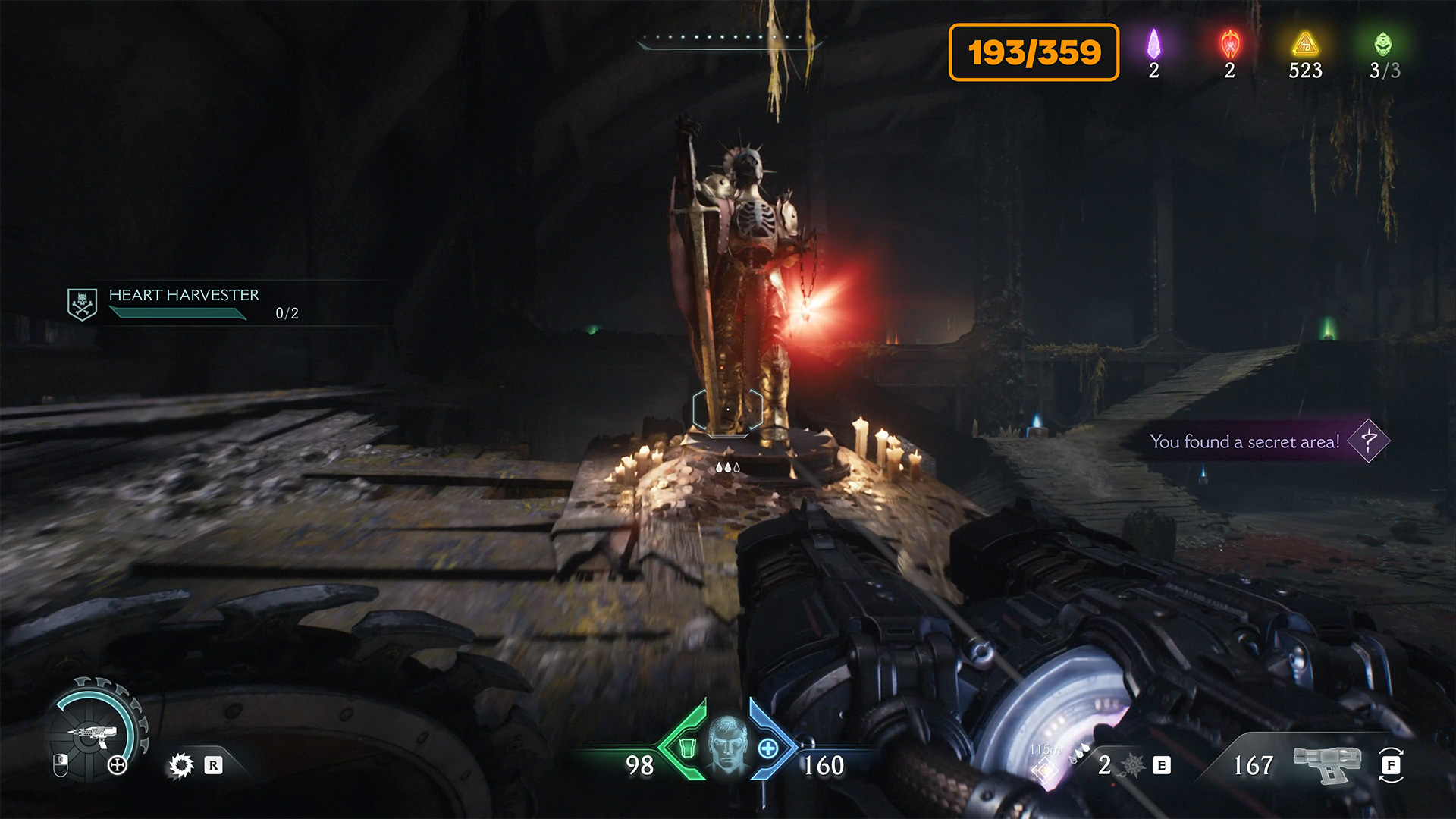Viewport: 1456px width, 819px height.
Task: Click the compass bar at top
Action: [729, 41]
